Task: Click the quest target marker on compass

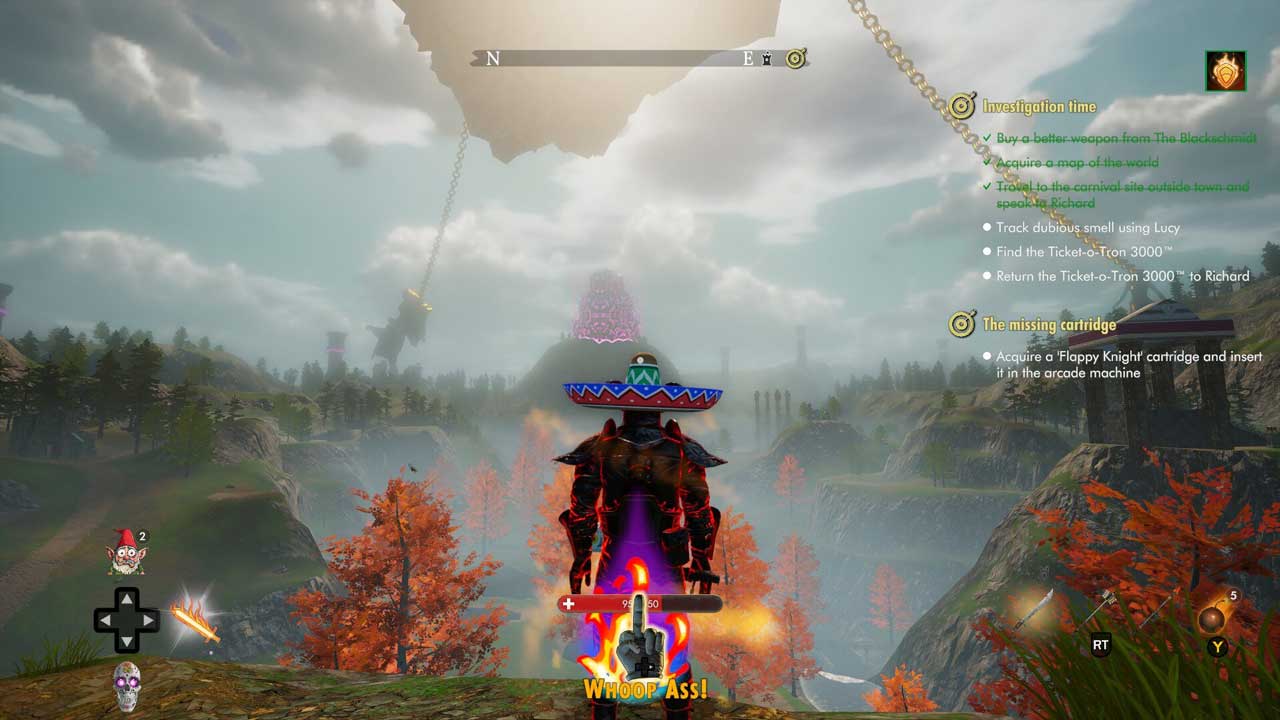Action: coord(795,59)
